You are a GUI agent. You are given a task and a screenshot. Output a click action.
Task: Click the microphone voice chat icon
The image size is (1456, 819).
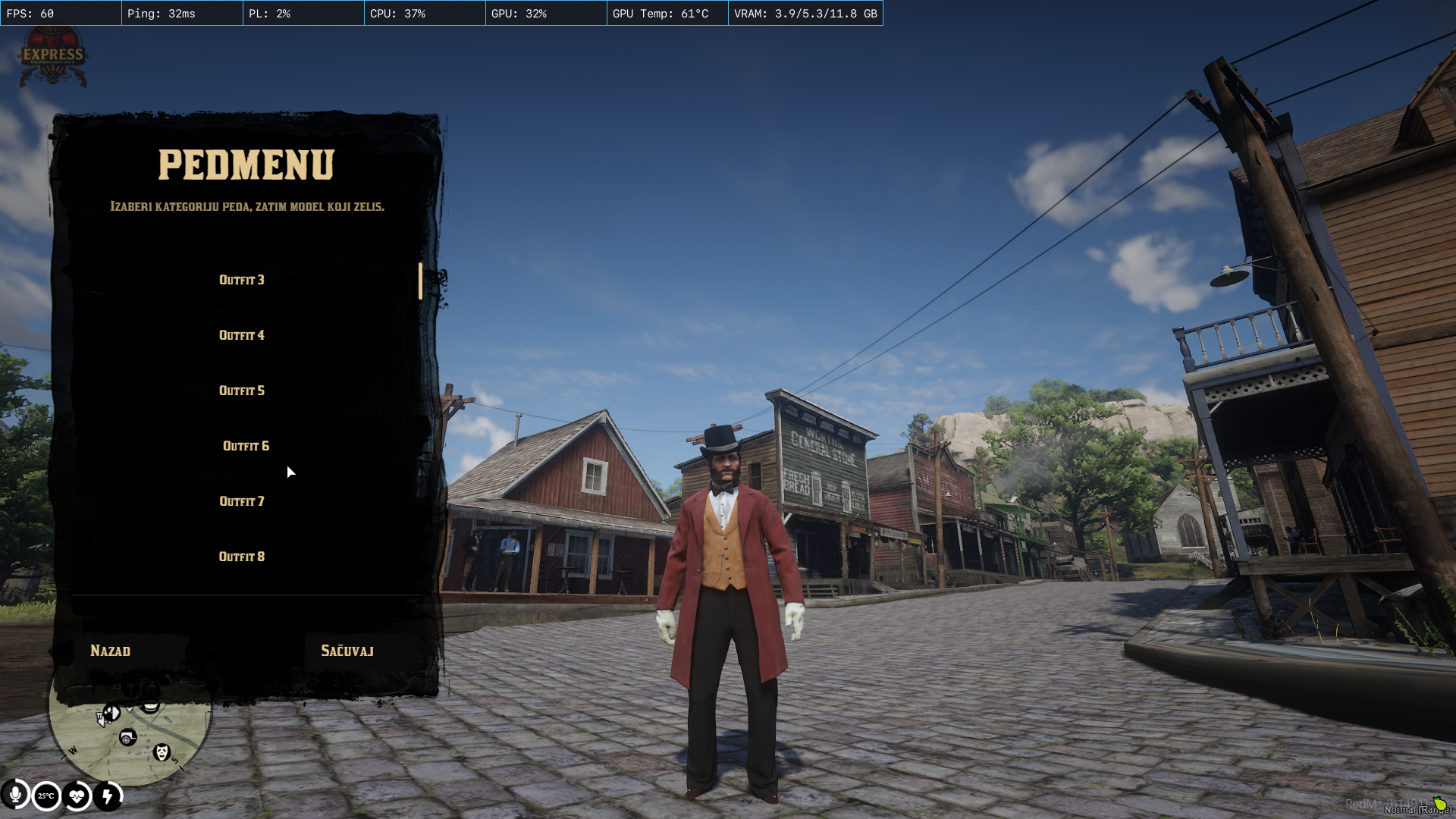[x=15, y=795]
